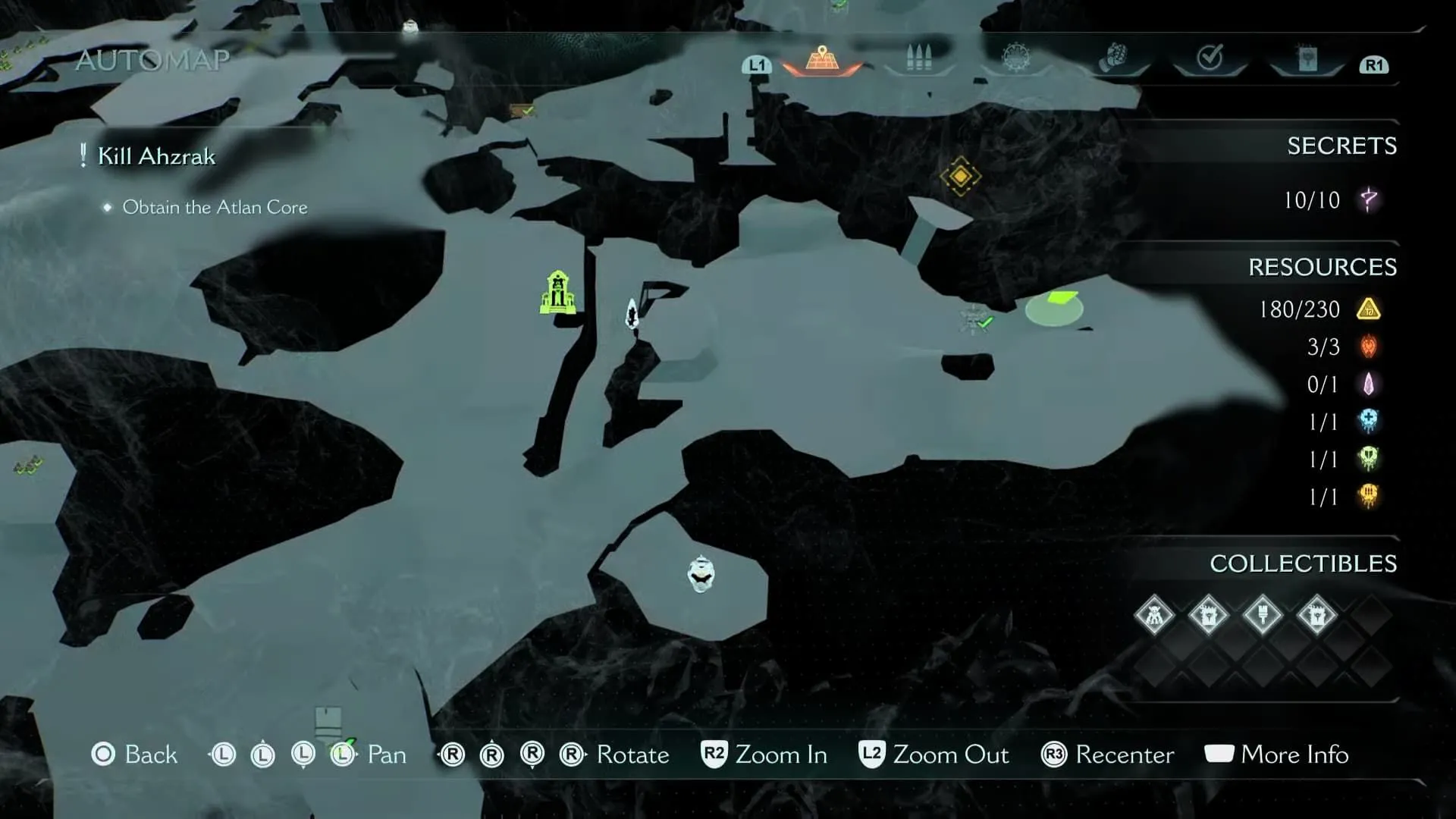This screenshot has height=819, width=1456.
Task: Select the yellow diamond map marker
Action: click(960, 176)
